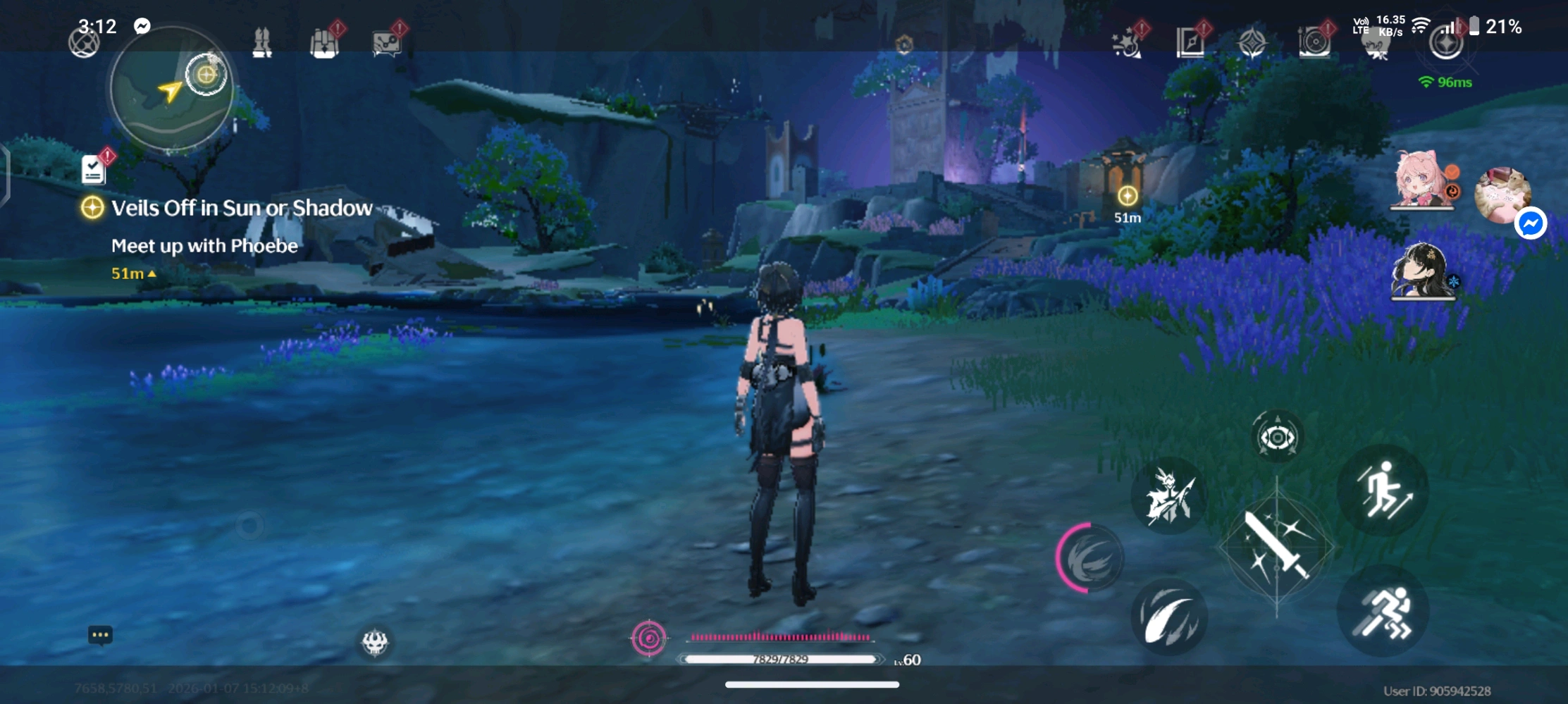Tap the sword basic attack button
The width and height of the screenshot is (1568, 704).
click(x=1276, y=547)
